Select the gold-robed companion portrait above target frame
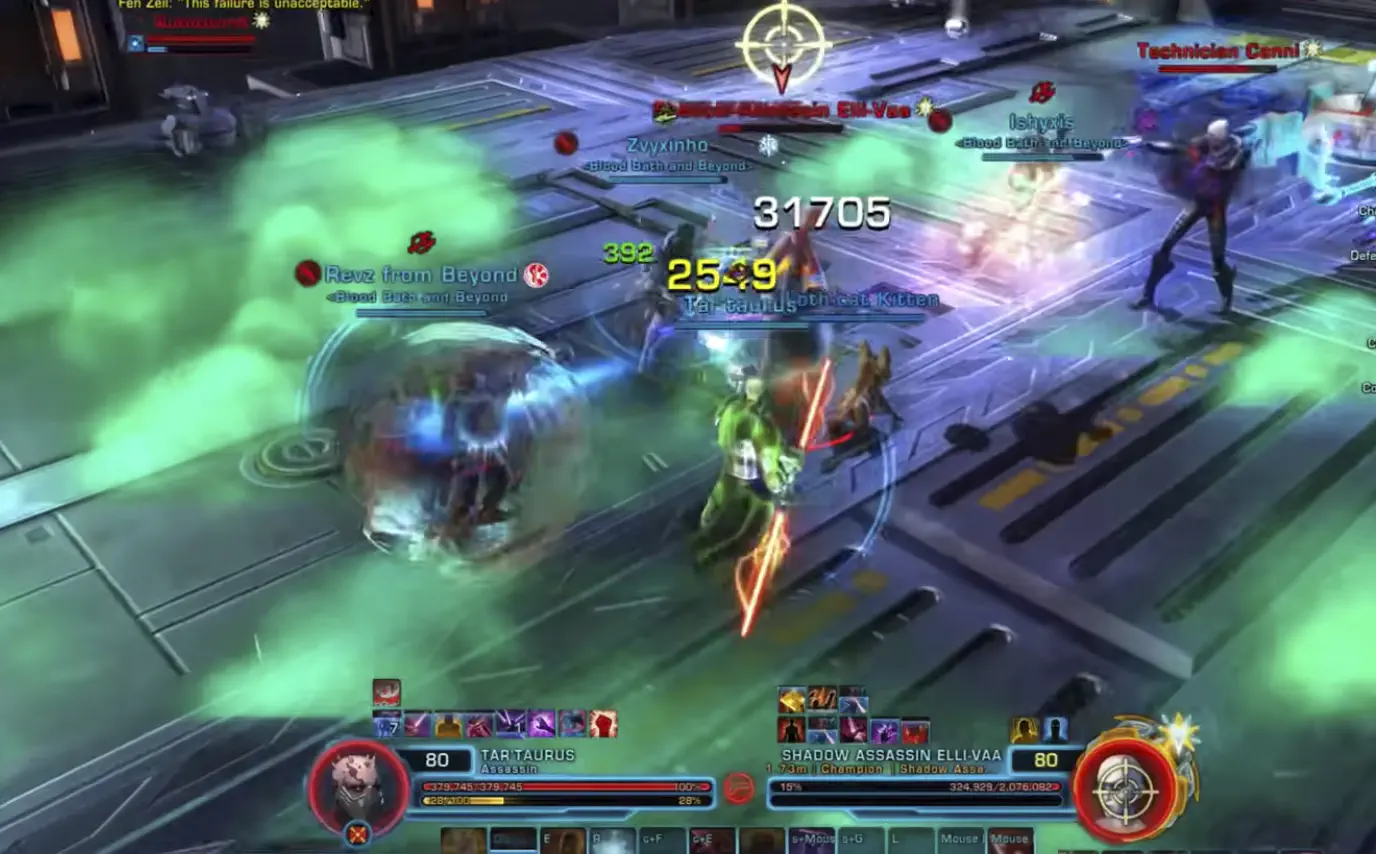Image resolution: width=1376 pixels, height=854 pixels. point(1023,730)
